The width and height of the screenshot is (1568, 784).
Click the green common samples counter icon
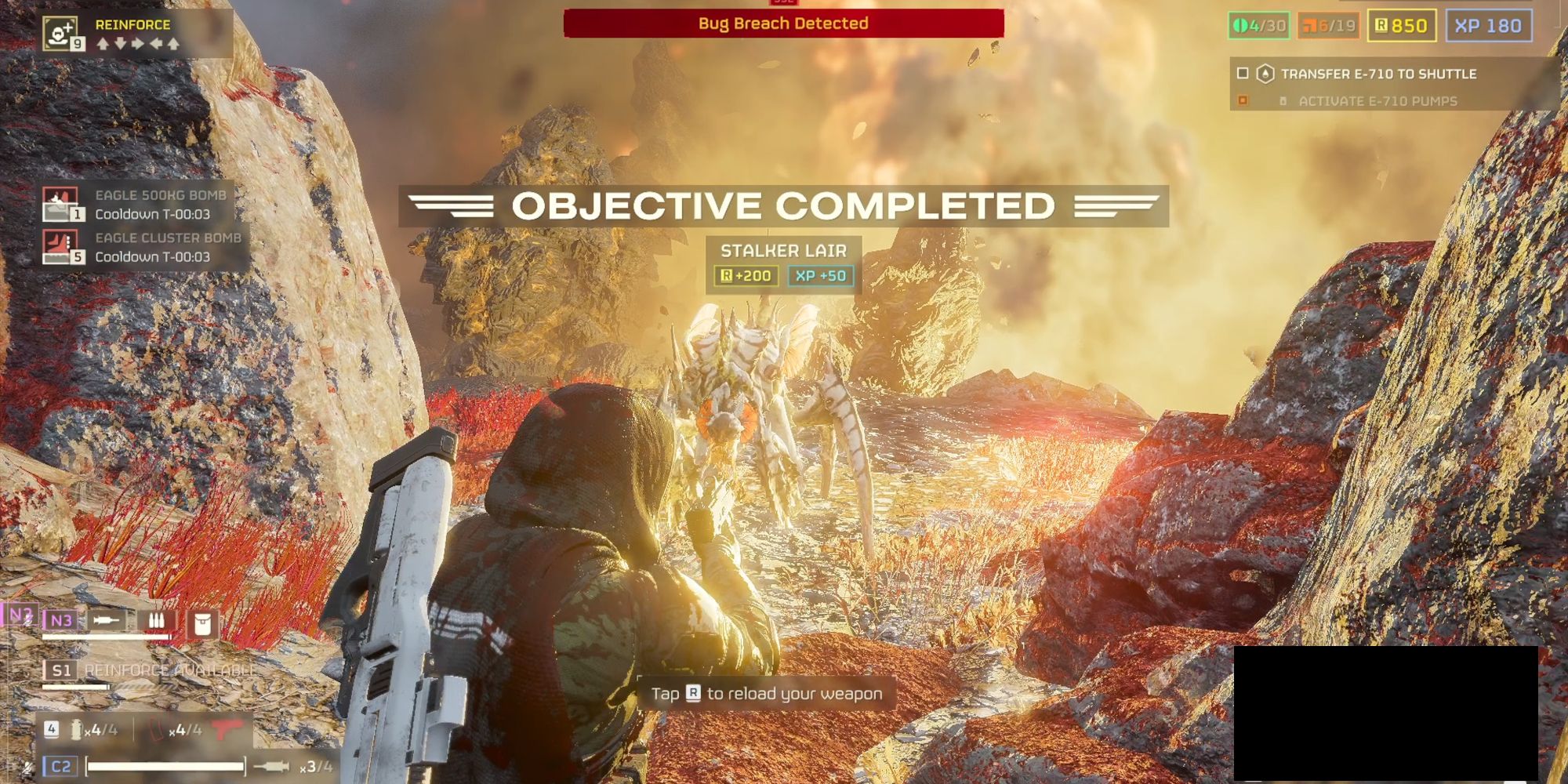tap(1241, 26)
